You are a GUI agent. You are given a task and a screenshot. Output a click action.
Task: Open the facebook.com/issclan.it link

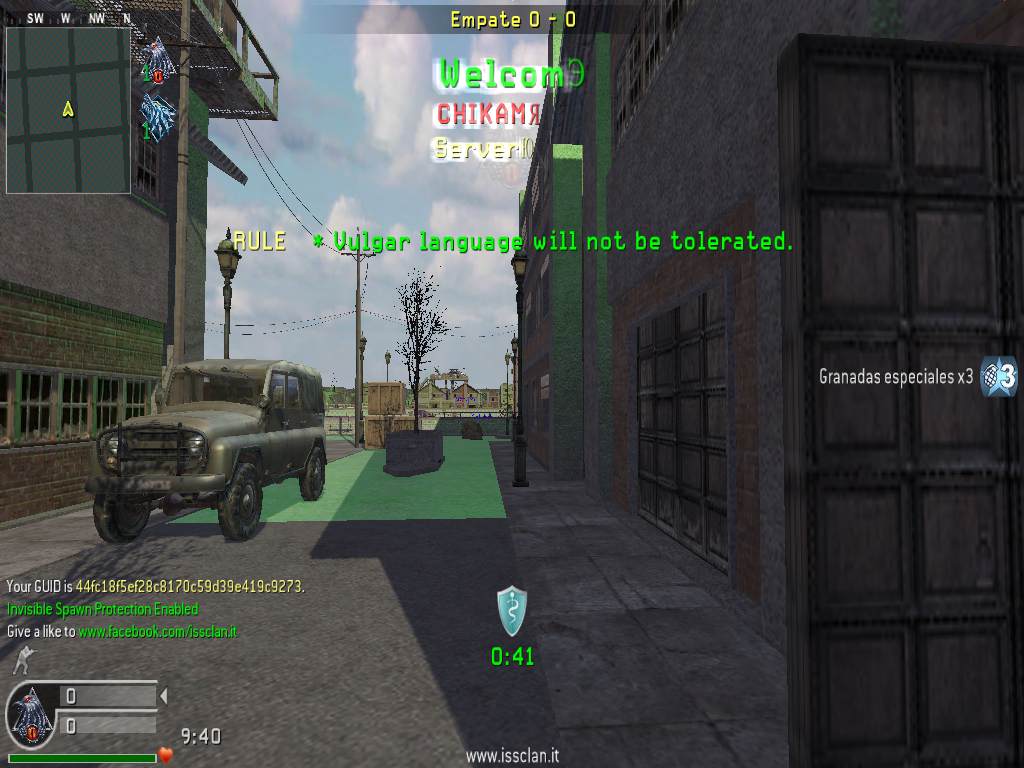point(158,632)
